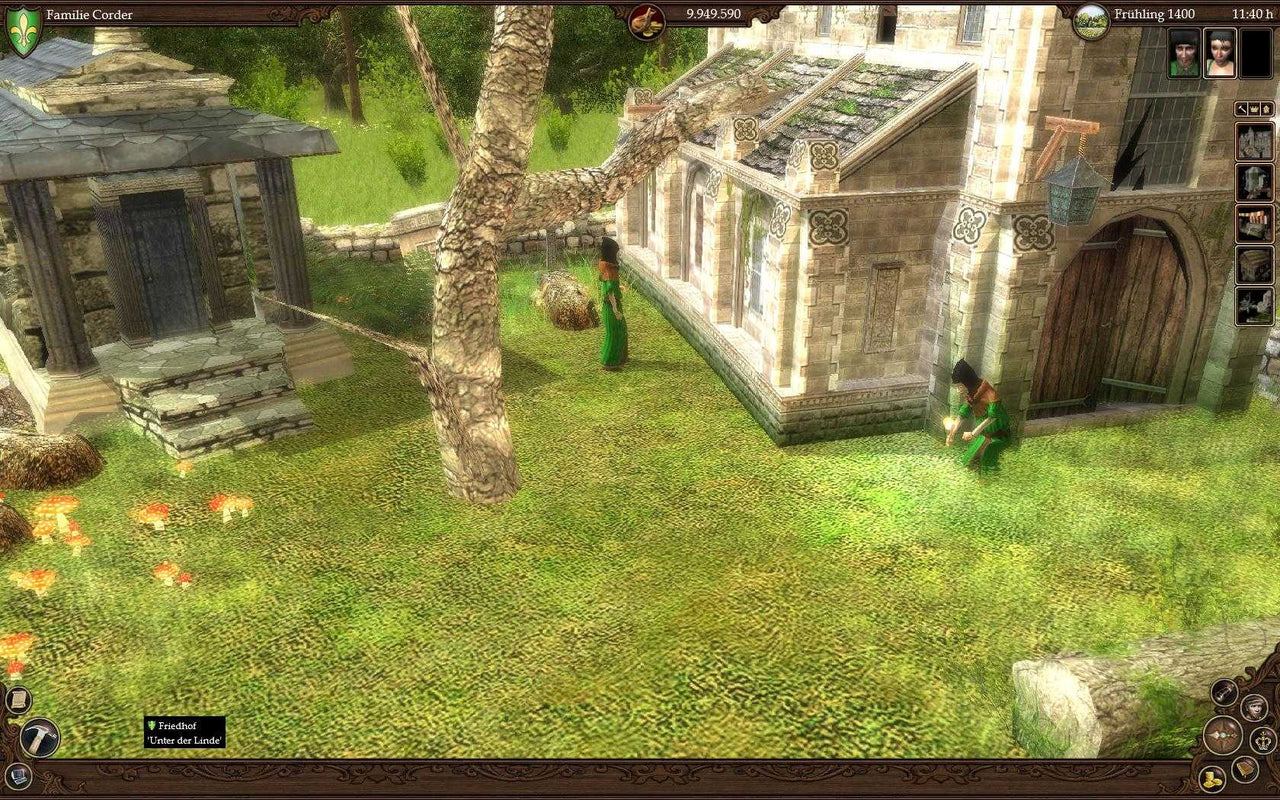Open the ledger book icon at bottom left
Image resolution: width=1280 pixels, height=800 pixels.
coord(17,775)
